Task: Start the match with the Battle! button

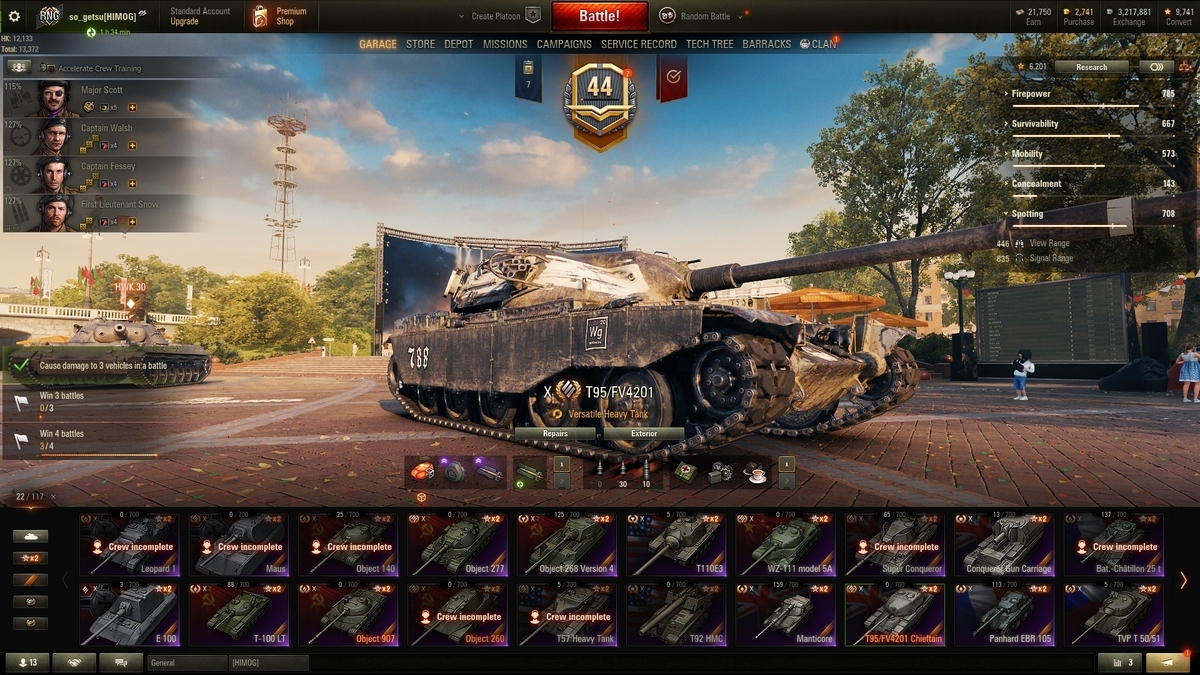Action: [599, 16]
